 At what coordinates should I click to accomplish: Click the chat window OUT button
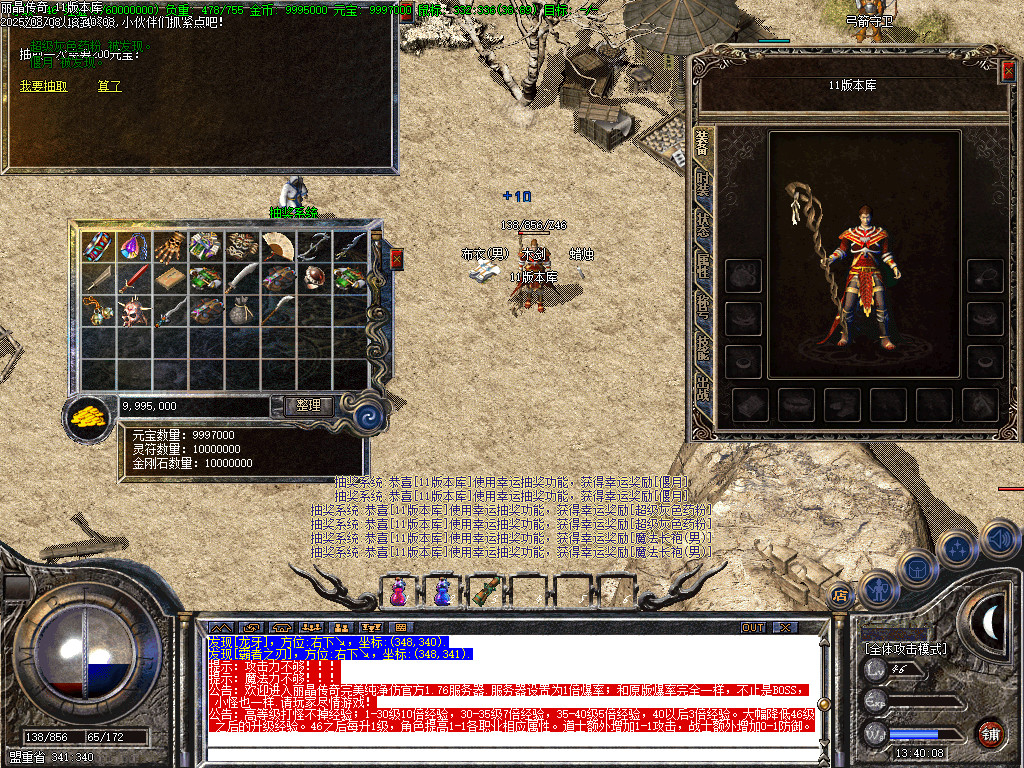[752, 628]
